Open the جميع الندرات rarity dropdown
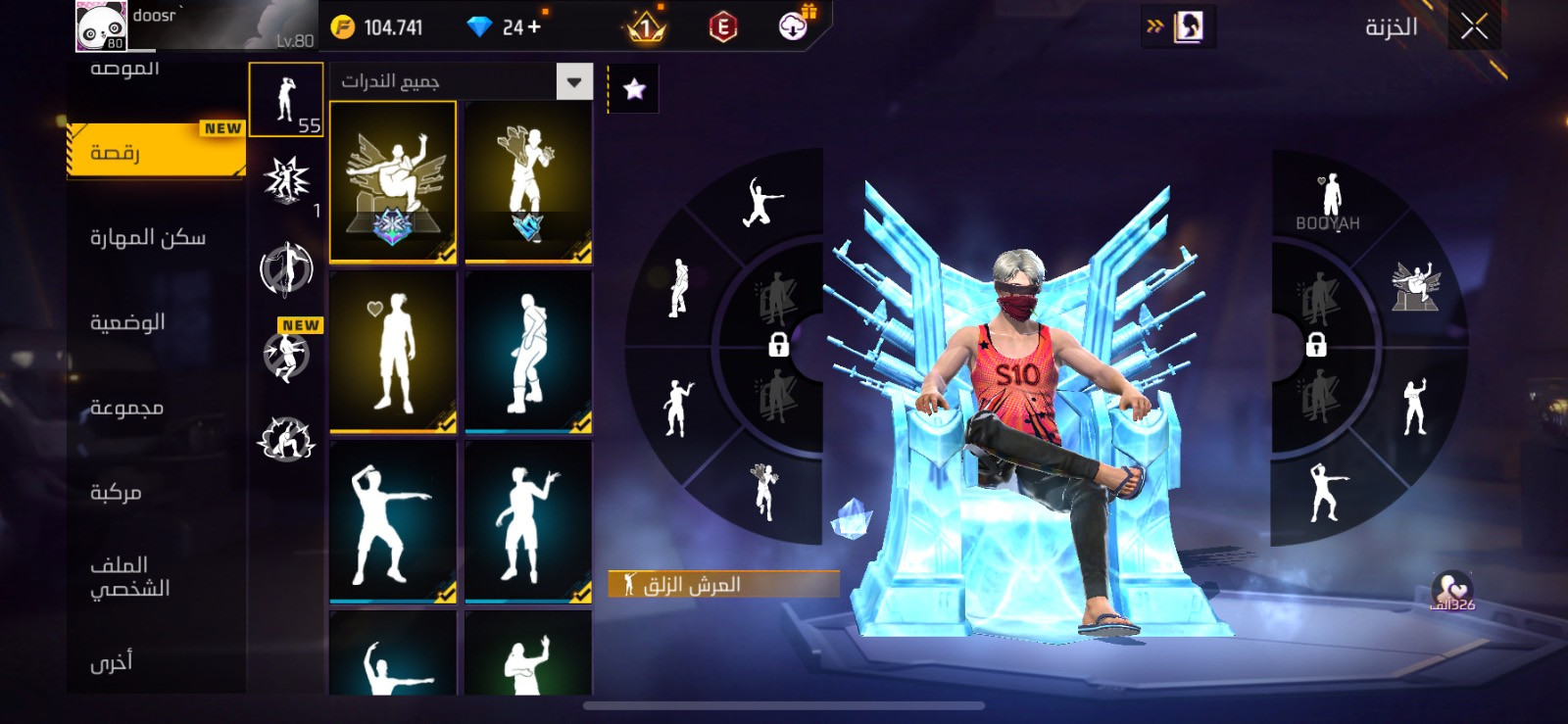This screenshot has height=724, width=1568. point(574,81)
